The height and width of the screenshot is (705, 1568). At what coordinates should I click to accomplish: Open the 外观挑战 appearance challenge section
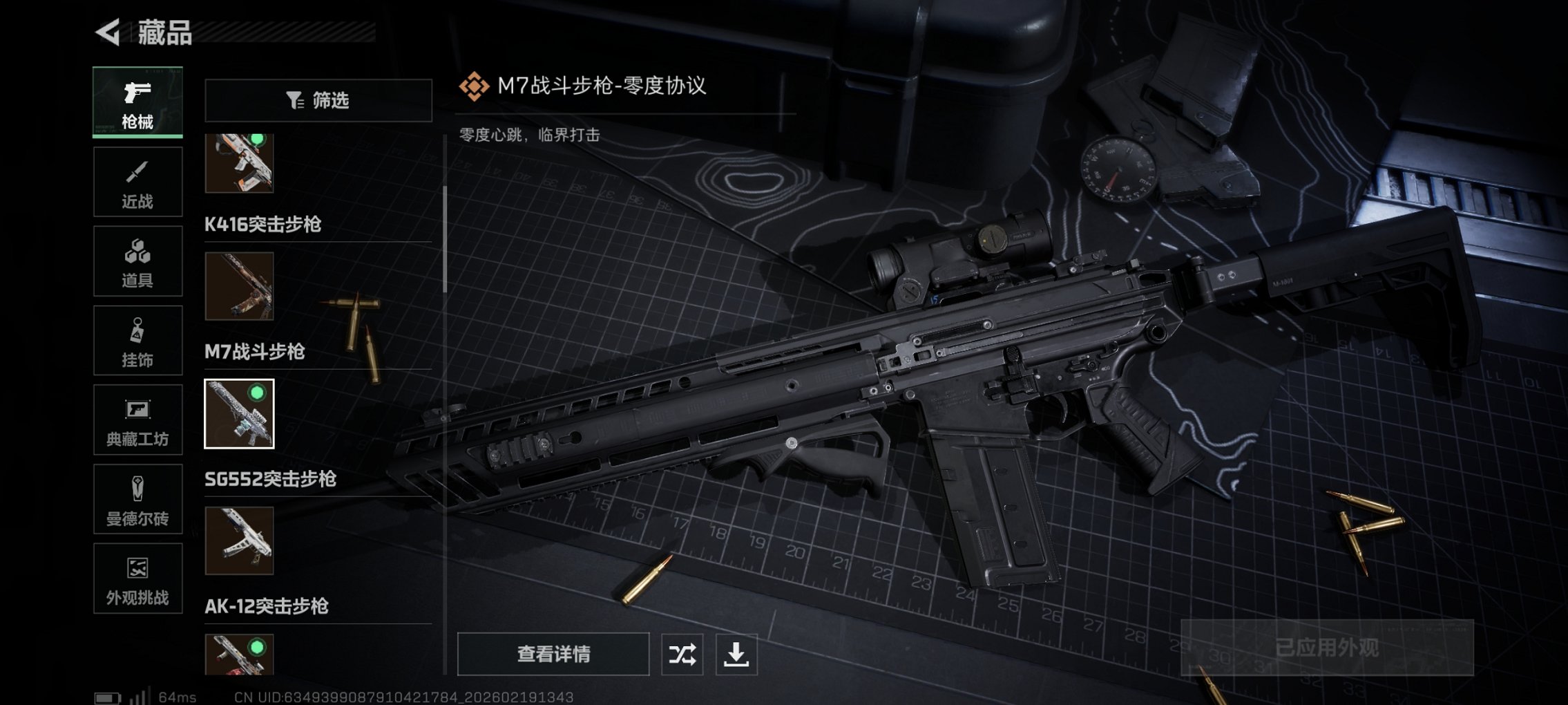(x=137, y=579)
